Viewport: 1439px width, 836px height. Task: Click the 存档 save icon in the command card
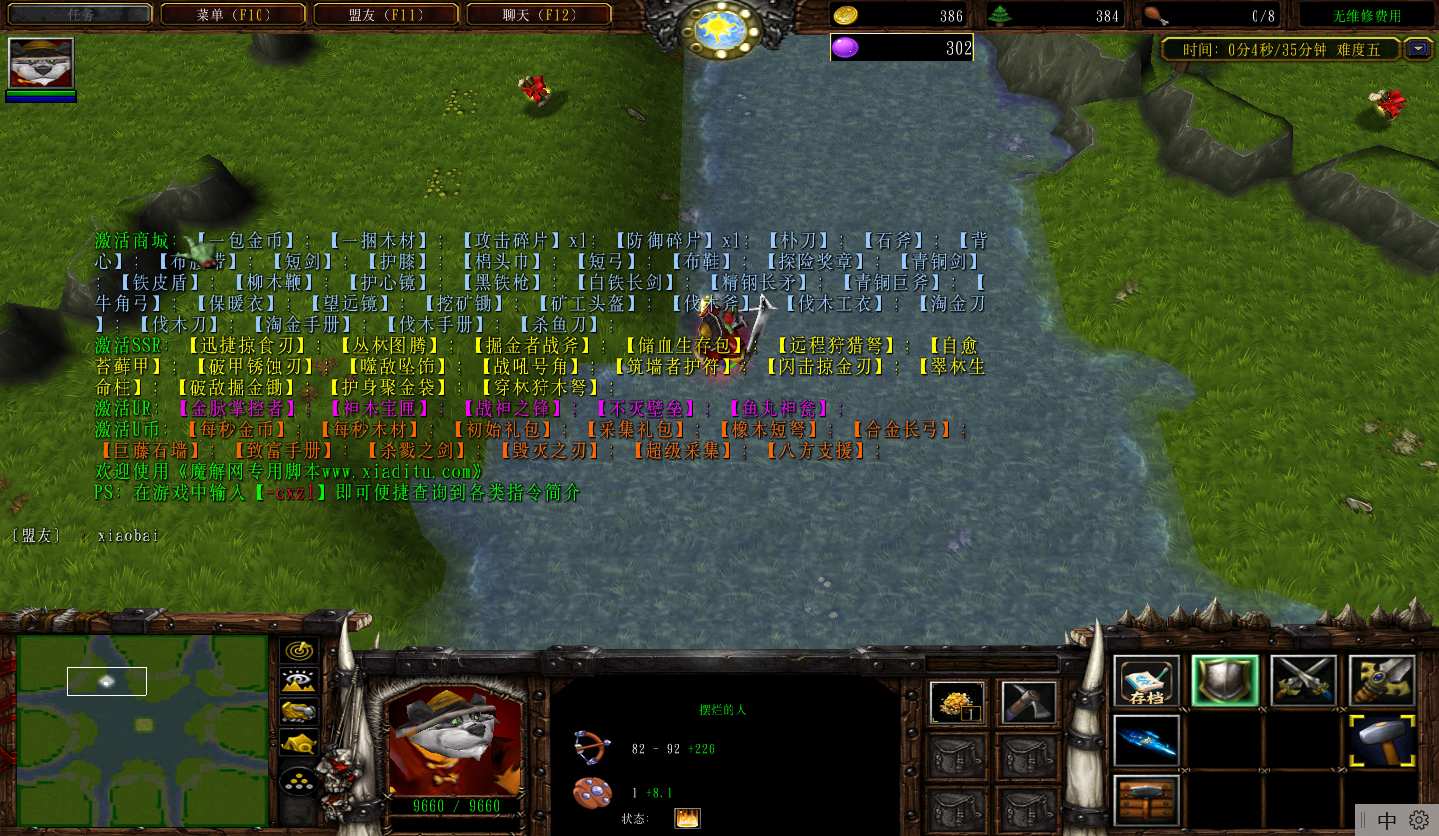(1145, 680)
